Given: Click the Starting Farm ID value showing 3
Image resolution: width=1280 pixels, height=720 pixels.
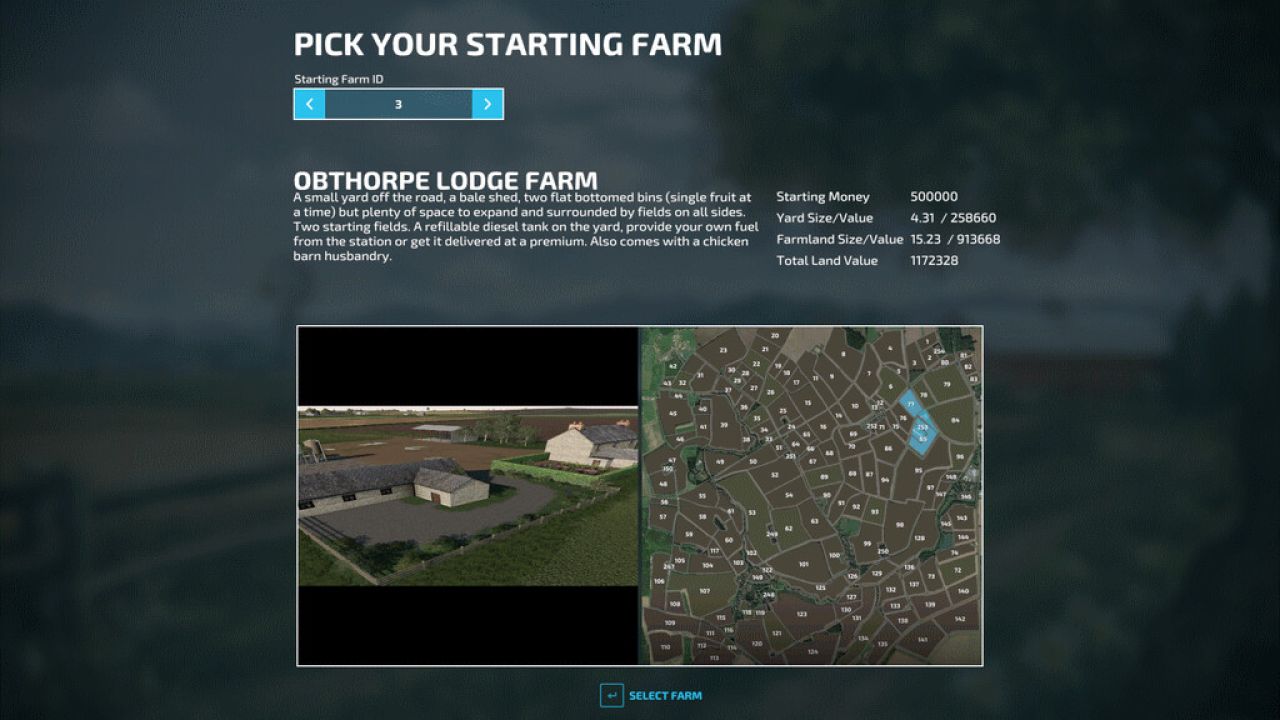Looking at the screenshot, I should click(399, 104).
